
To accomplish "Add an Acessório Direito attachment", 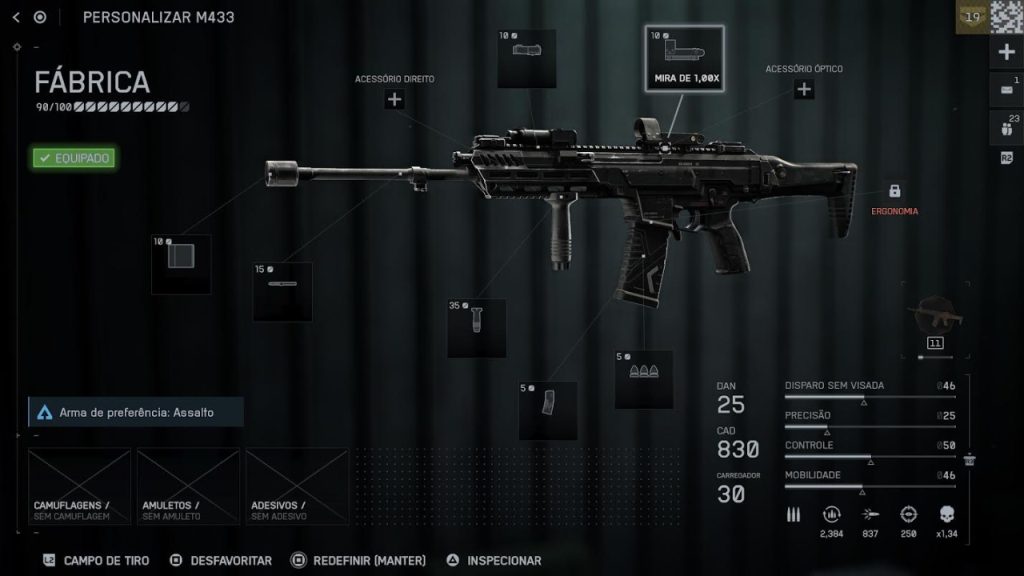I will 394,99.
